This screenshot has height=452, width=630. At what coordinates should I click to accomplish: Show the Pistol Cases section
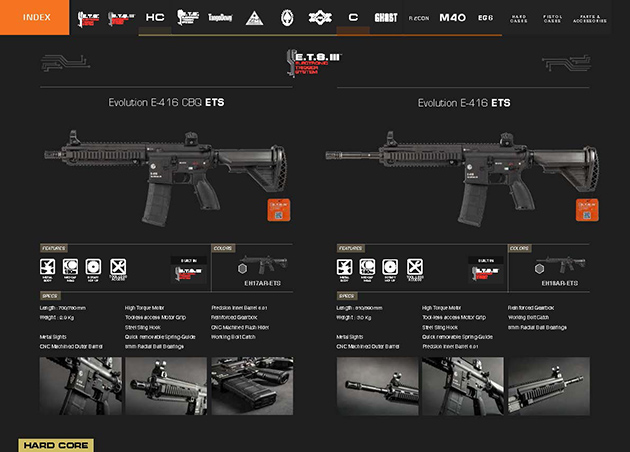[x=552, y=18]
